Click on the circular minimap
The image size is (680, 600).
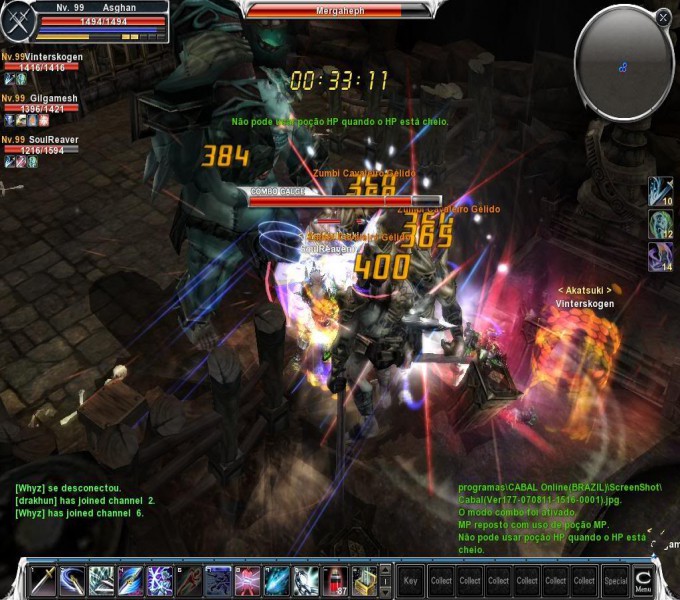click(x=623, y=62)
